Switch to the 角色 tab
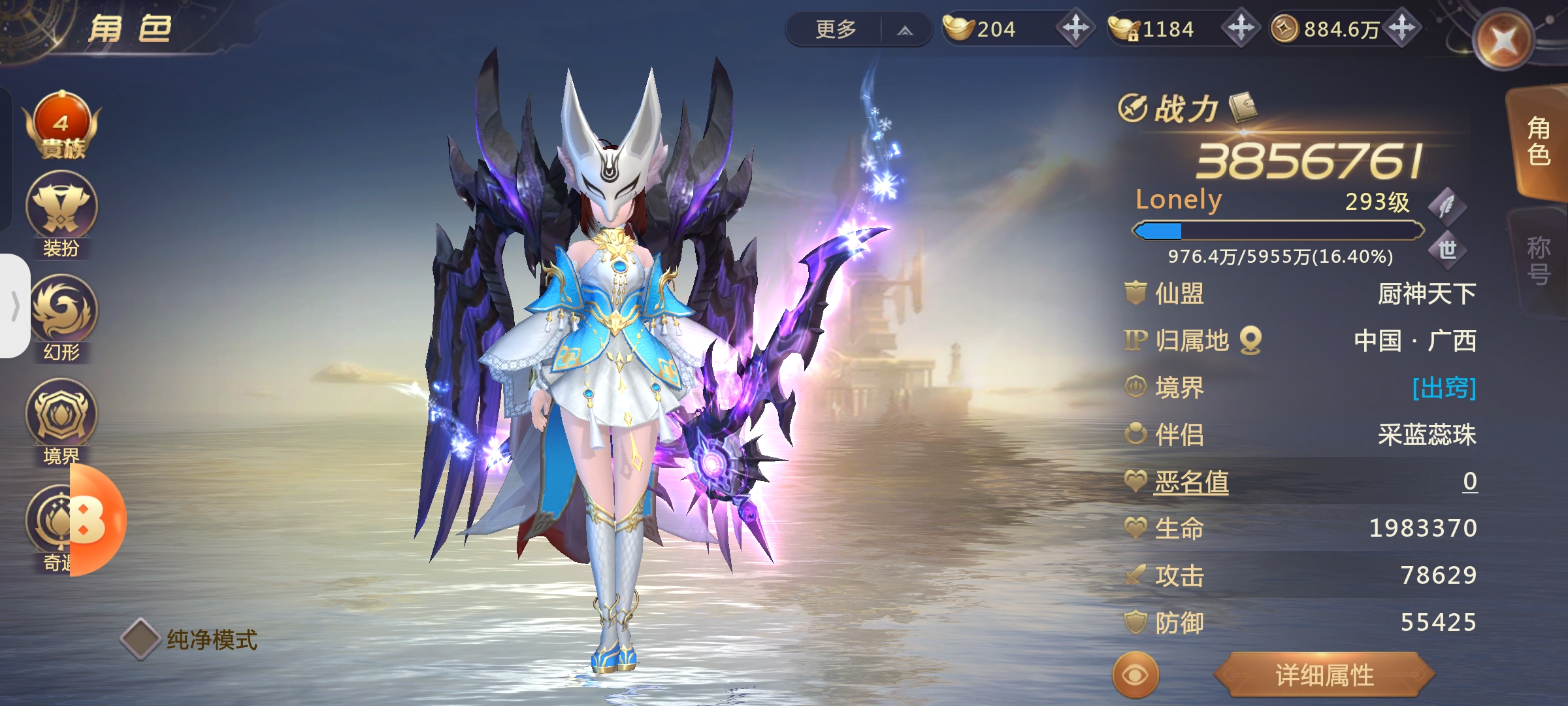 pyautogui.click(x=1538, y=142)
